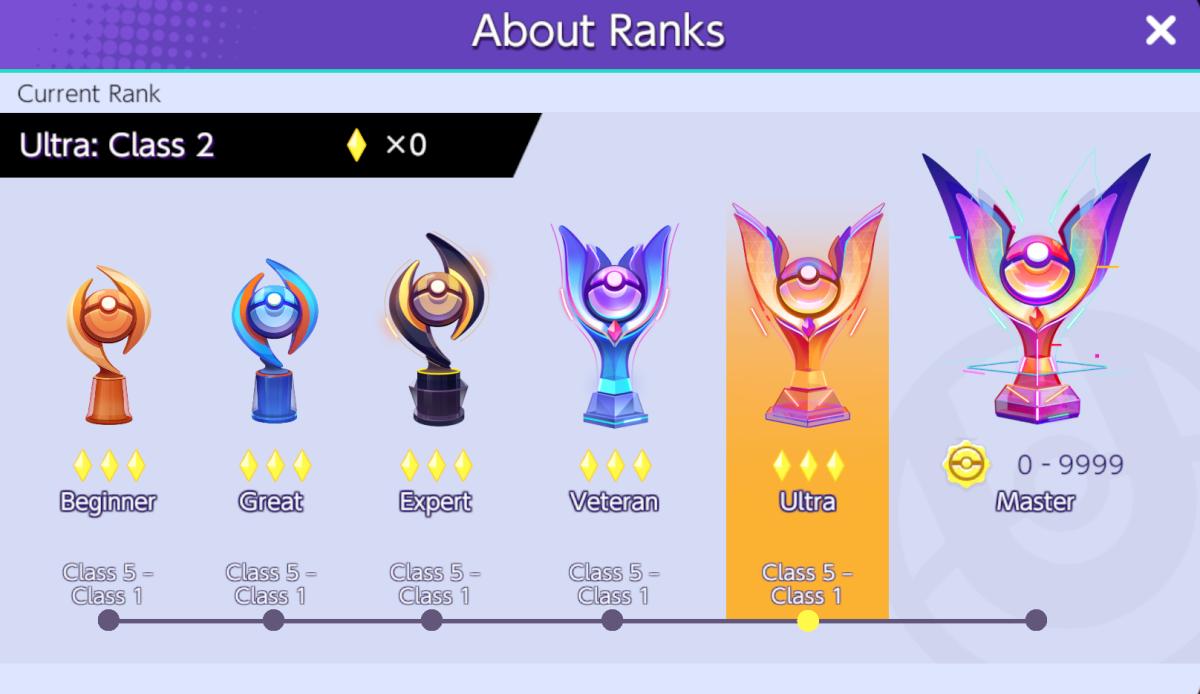Viewport: 1200px width, 694px height.
Task: Choose the Great rank trophy
Action: tap(273, 341)
